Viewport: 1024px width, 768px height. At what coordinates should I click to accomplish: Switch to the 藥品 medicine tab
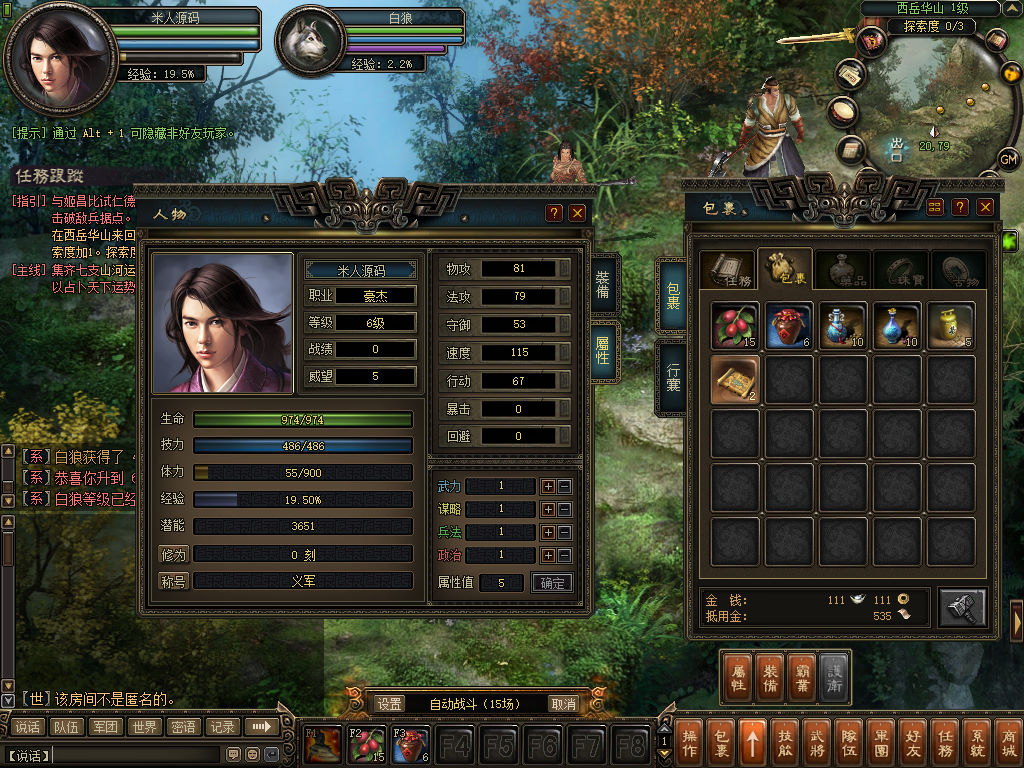pyautogui.click(x=843, y=269)
